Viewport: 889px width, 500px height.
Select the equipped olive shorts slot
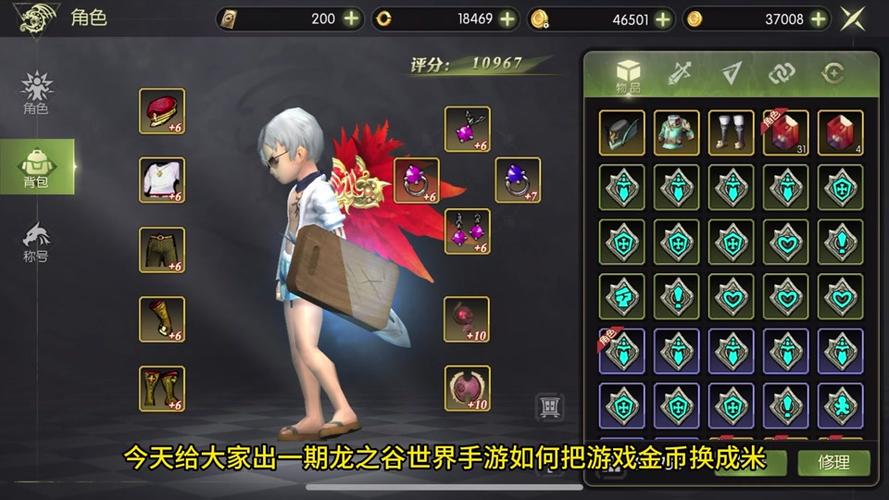point(161,250)
